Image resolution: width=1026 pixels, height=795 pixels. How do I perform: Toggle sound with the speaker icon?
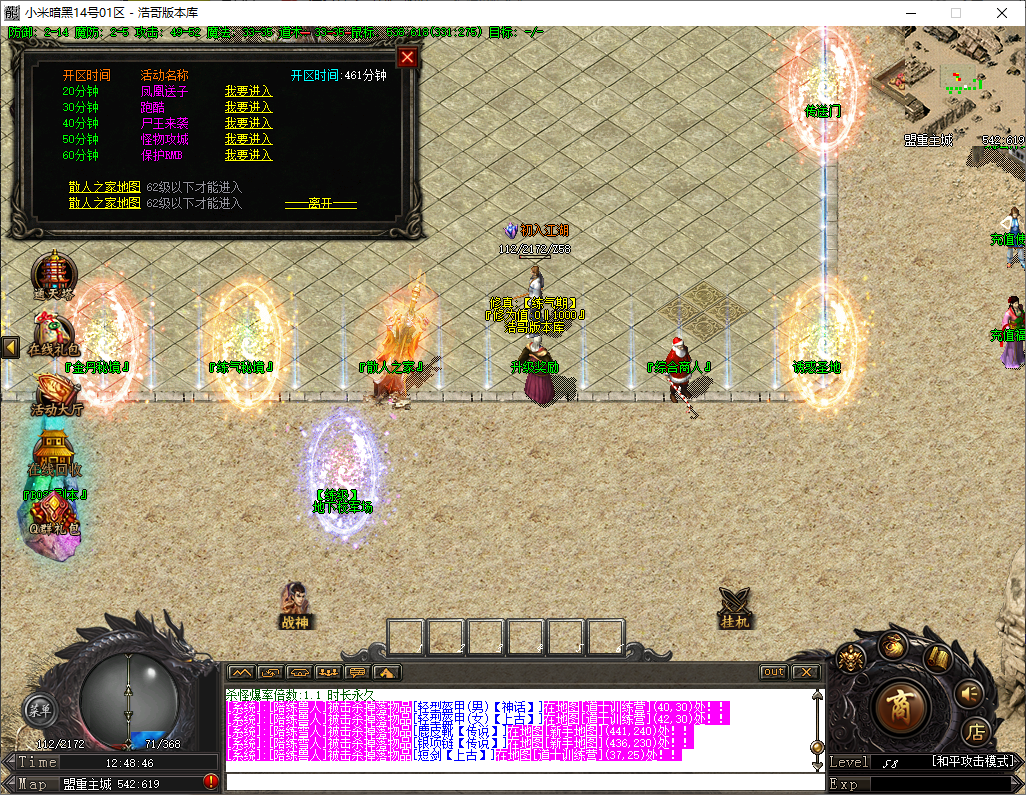[x=968, y=692]
